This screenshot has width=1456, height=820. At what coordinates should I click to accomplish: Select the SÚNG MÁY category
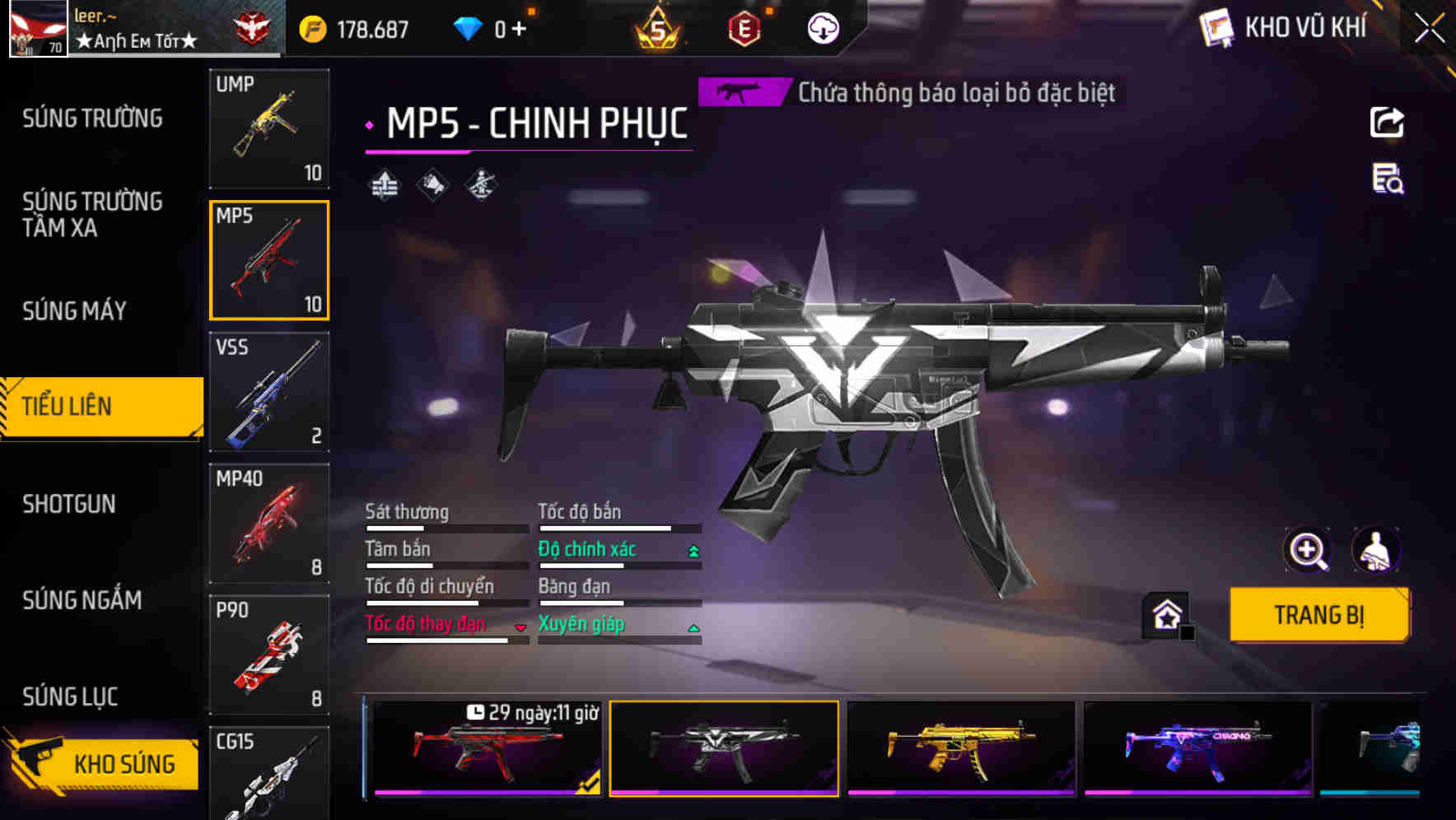coord(75,310)
